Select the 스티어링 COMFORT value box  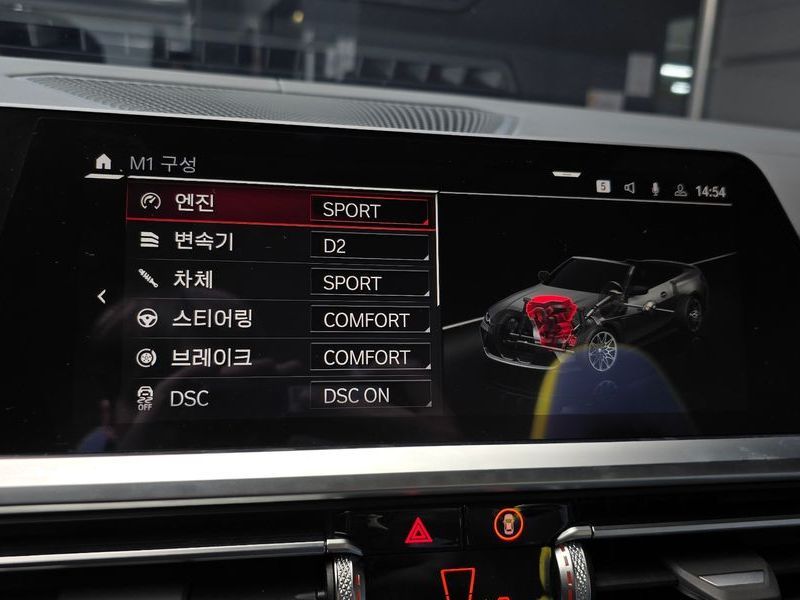pyautogui.click(x=369, y=320)
